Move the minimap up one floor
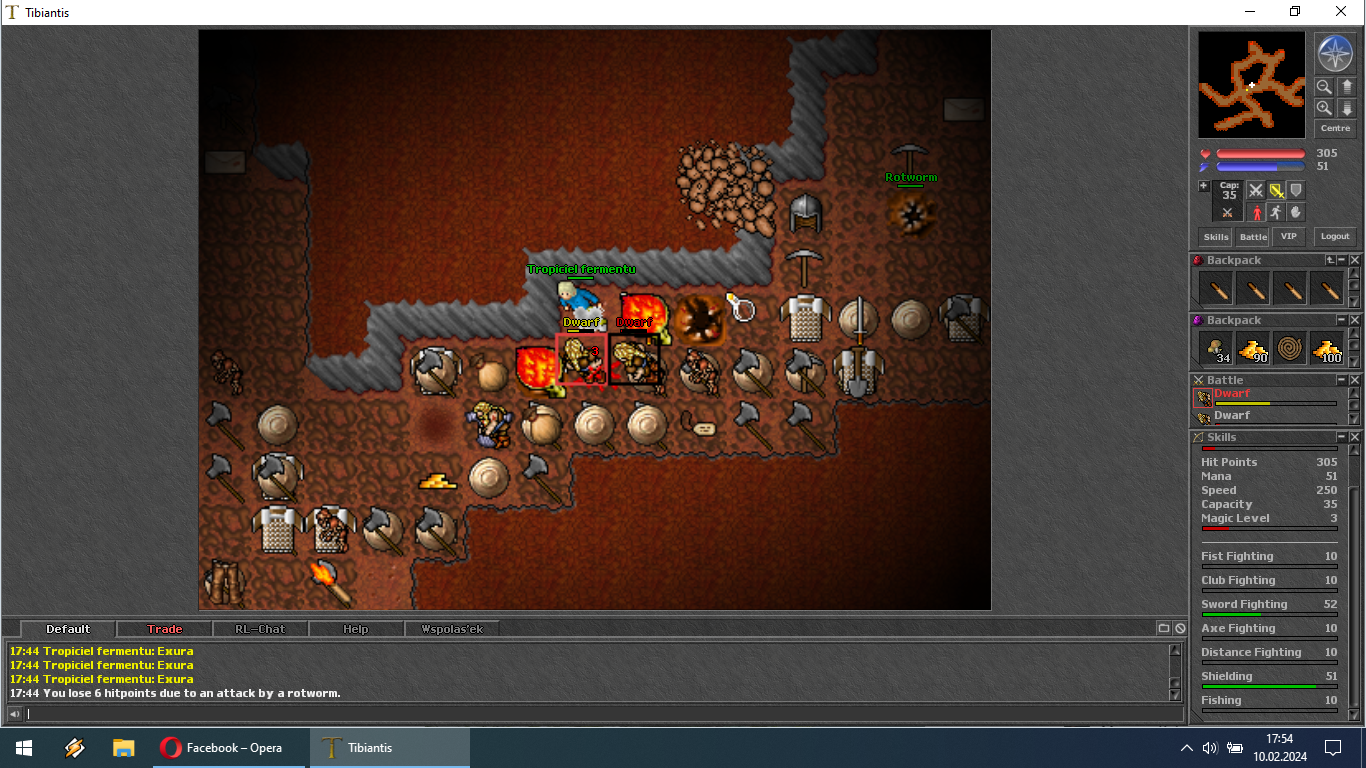This screenshot has width=1366, height=768. click(1347, 87)
